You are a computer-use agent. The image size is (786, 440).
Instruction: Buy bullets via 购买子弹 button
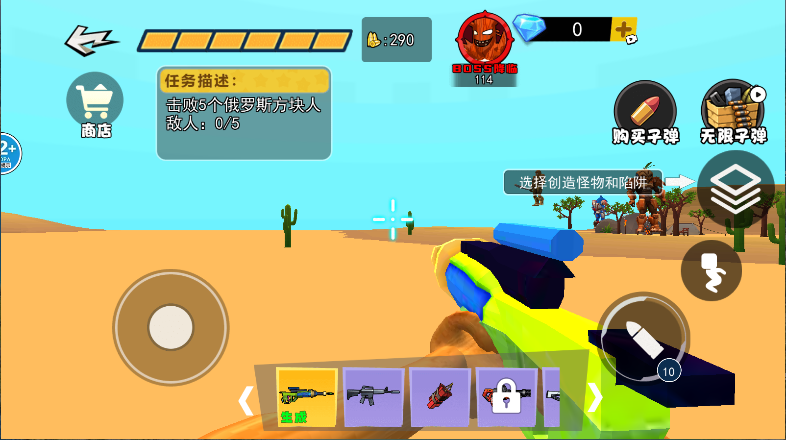click(645, 110)
